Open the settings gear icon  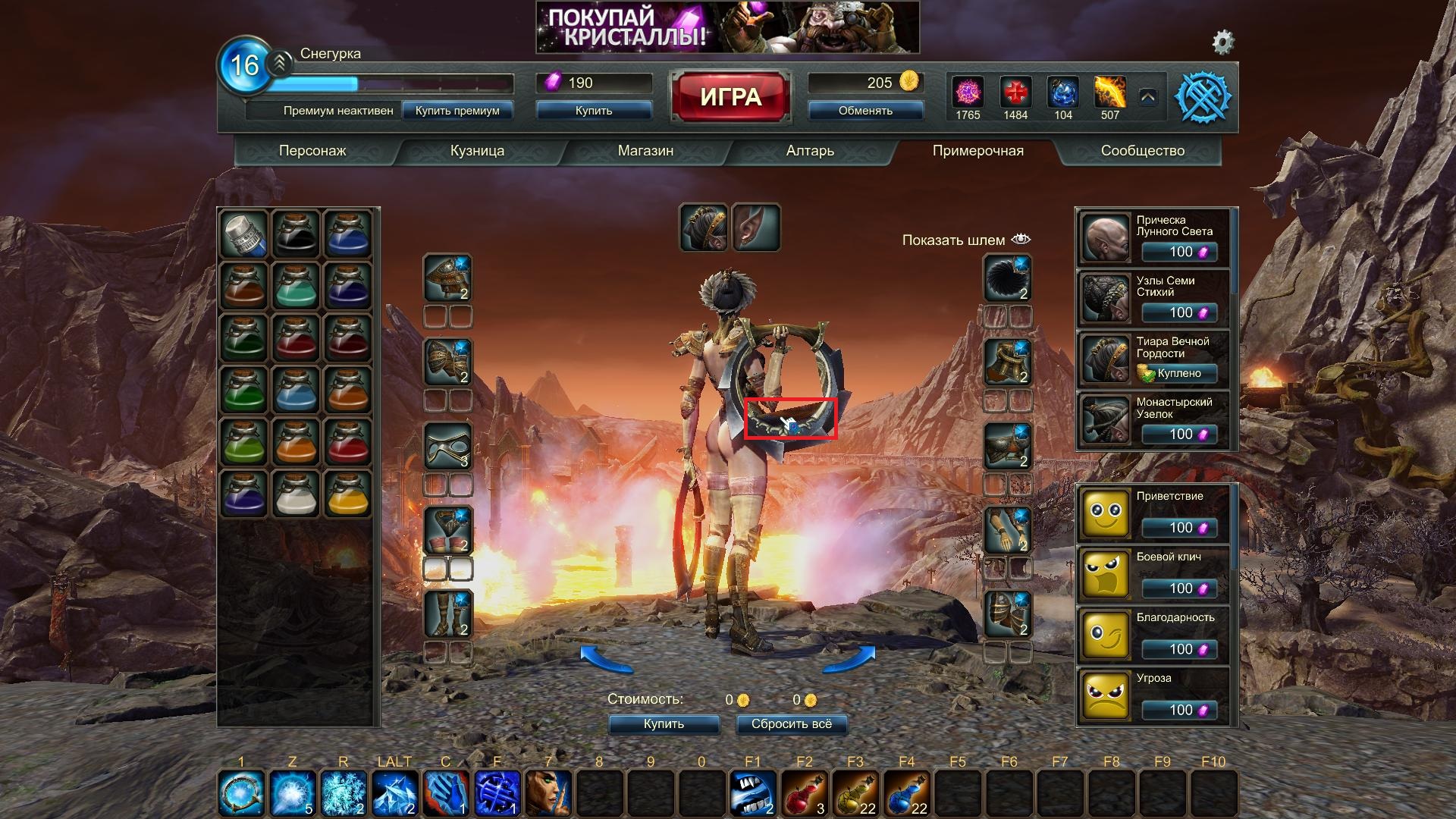point(1222,42)
